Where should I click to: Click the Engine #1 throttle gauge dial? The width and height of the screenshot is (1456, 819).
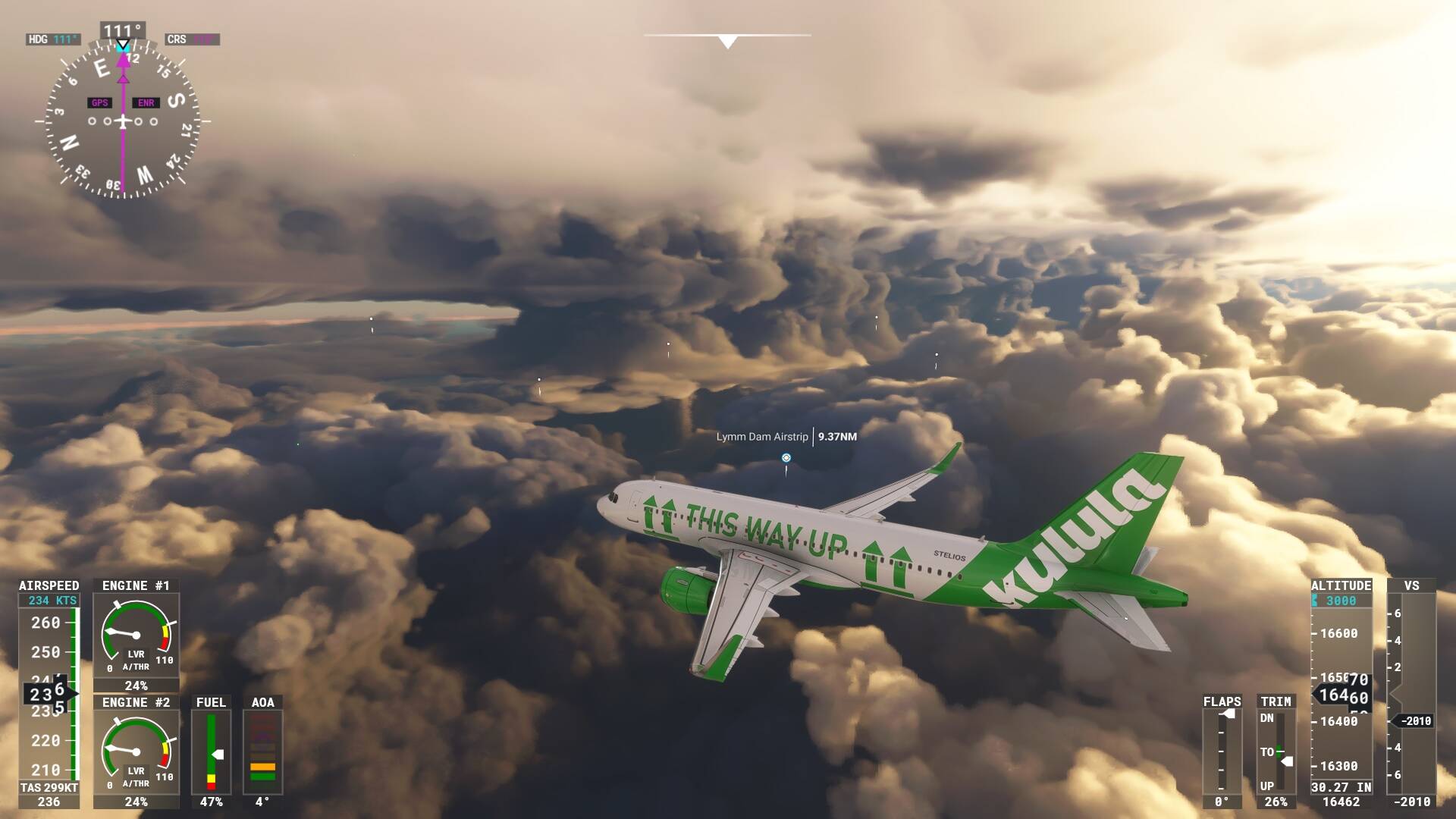coord(135,635)
